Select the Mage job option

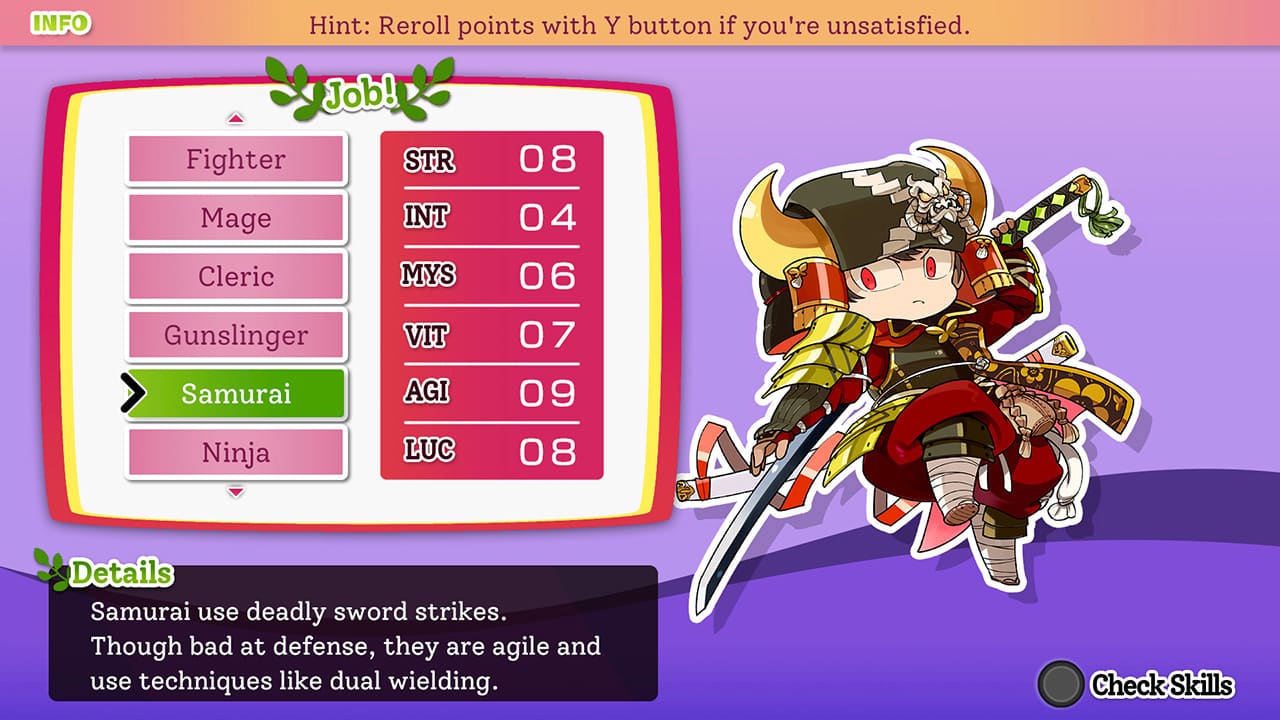pos(235,217)
